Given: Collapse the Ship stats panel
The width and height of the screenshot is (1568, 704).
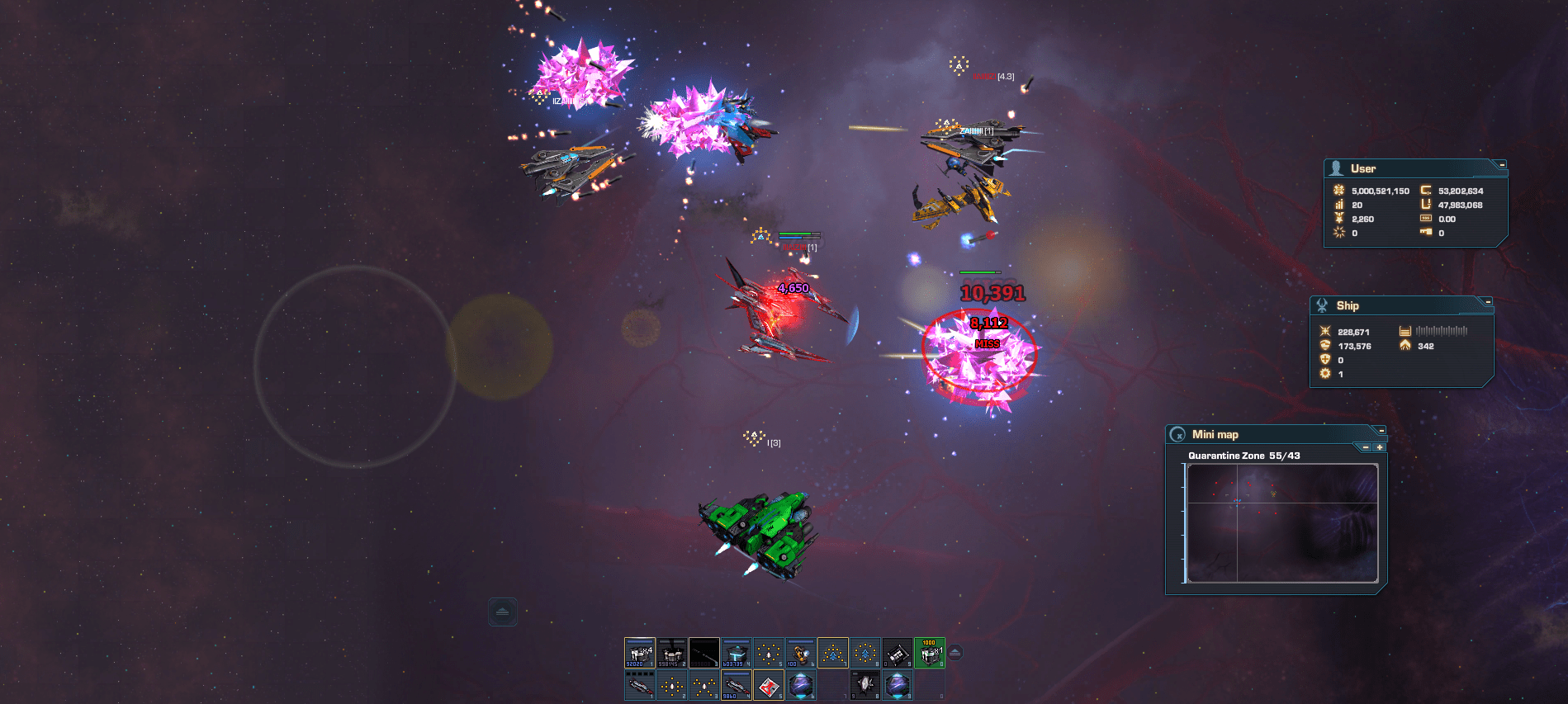Looking at the screenshot, I should tap(1488, 302).
